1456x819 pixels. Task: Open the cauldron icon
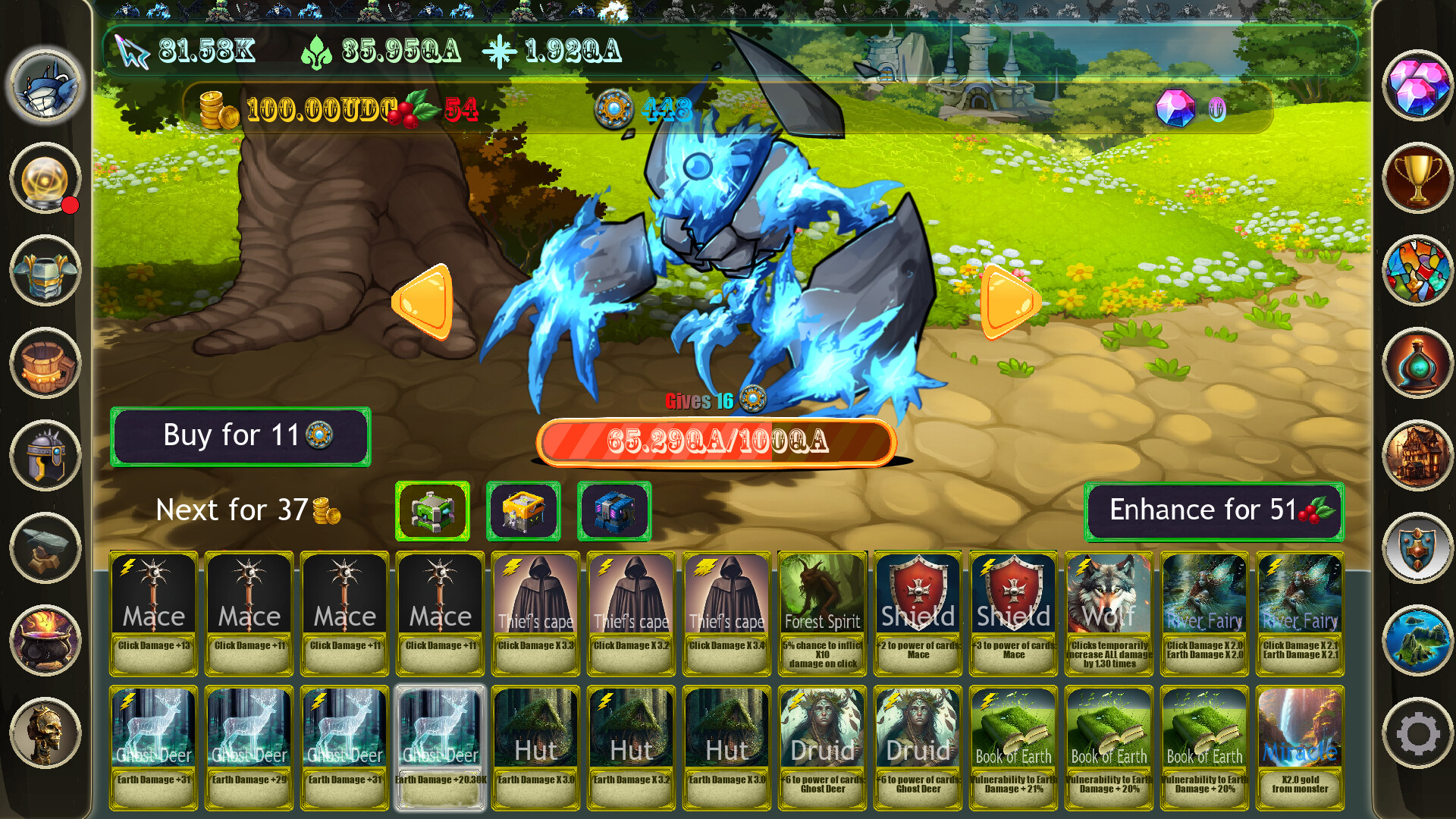pyautogui.click(x=44, y=639)
